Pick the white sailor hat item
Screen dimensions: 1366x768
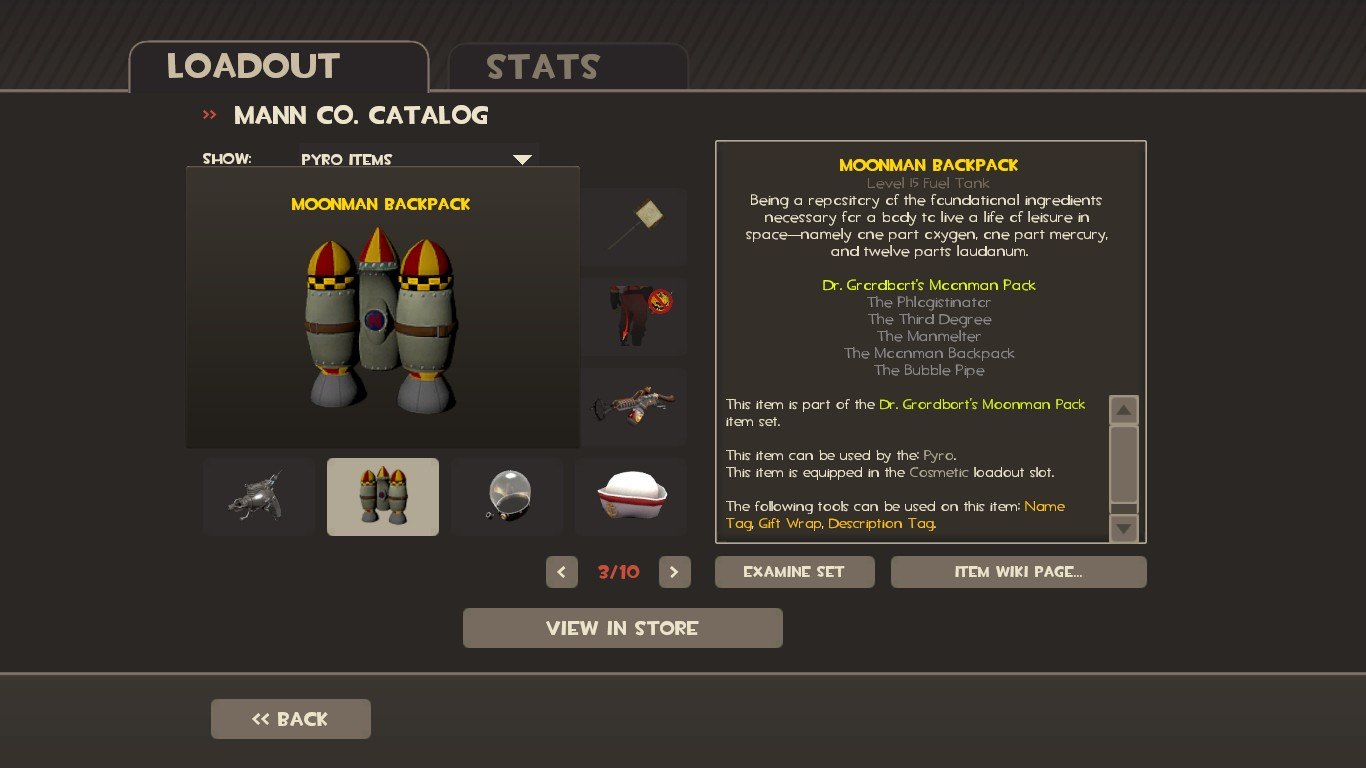[x=631, y=497]
